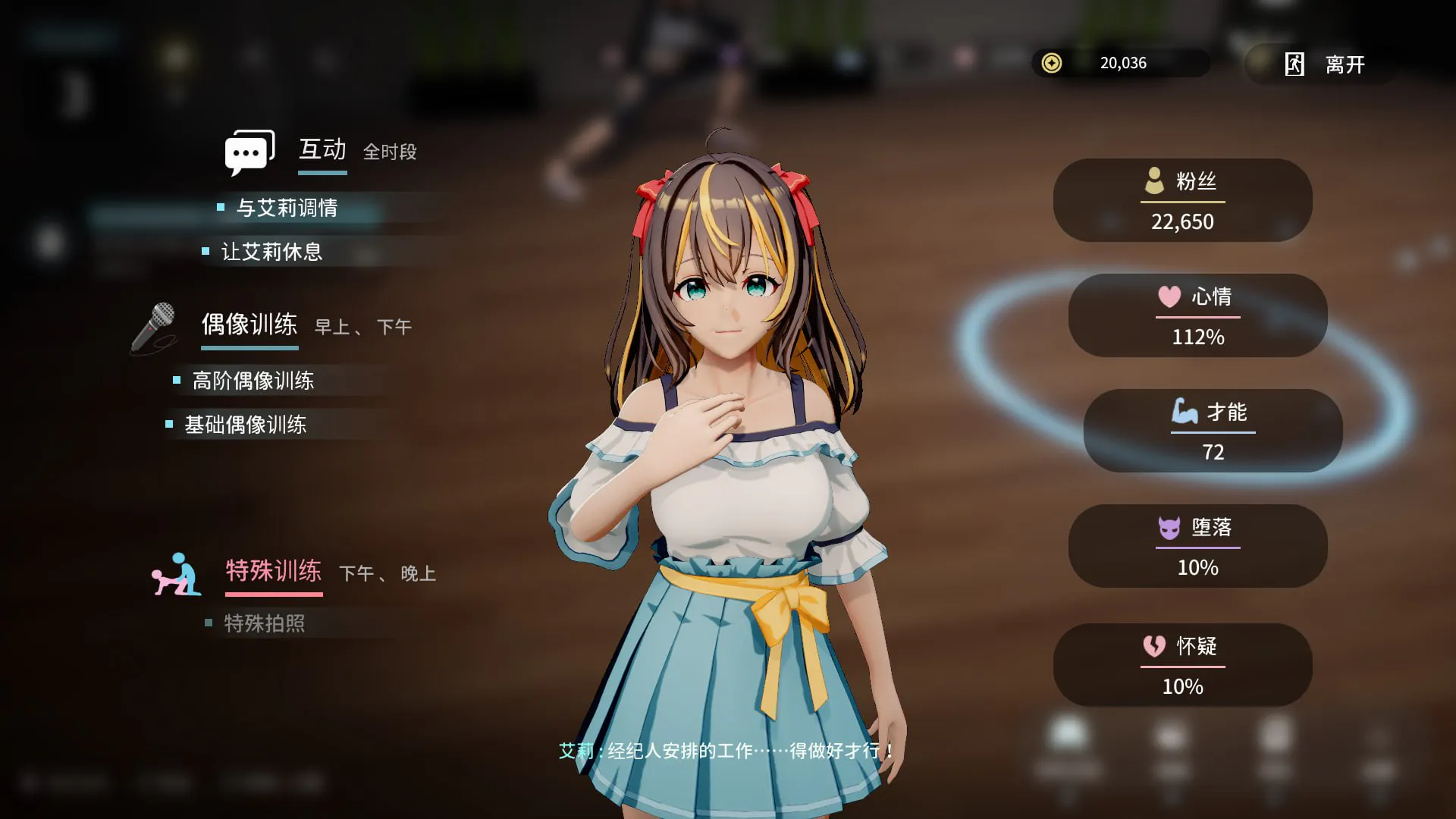Image resolution: width=1456 pixels, height=819 pixels.
Task: Choose 与艾莉调情 interaction option
Action: [x=287, y=208]
